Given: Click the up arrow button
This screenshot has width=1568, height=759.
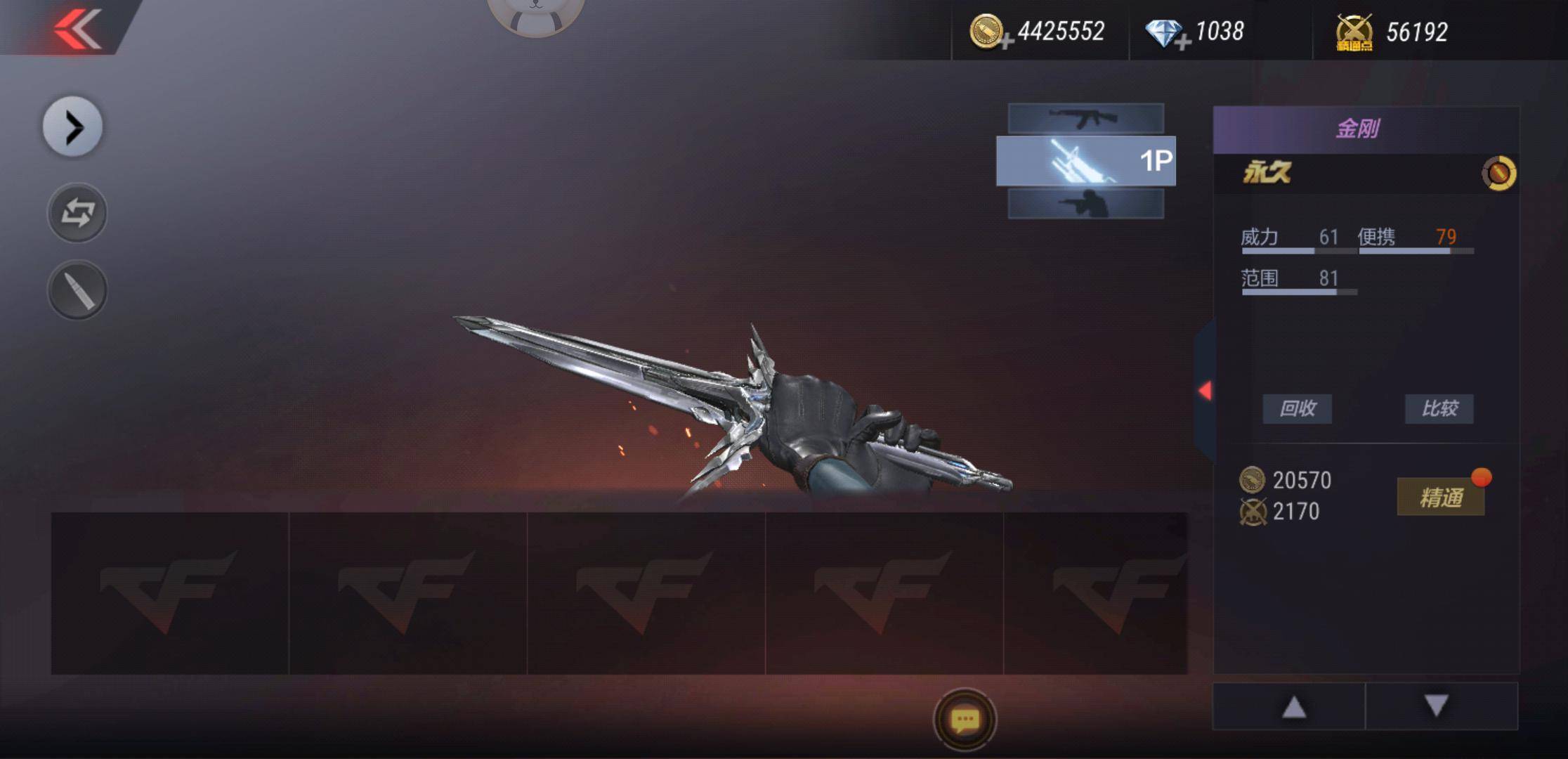Looking at the screenshot, I should pyautogui.click(x=1293, y=707).
